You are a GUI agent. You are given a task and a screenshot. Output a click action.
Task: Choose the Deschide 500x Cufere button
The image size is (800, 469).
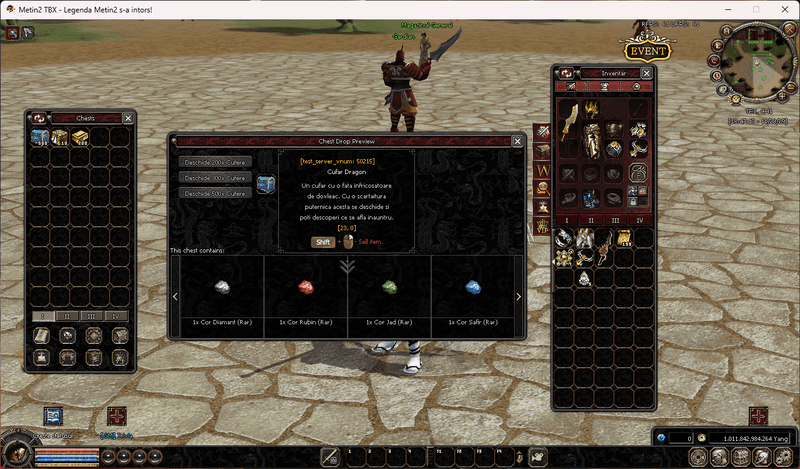click(215, 193)
